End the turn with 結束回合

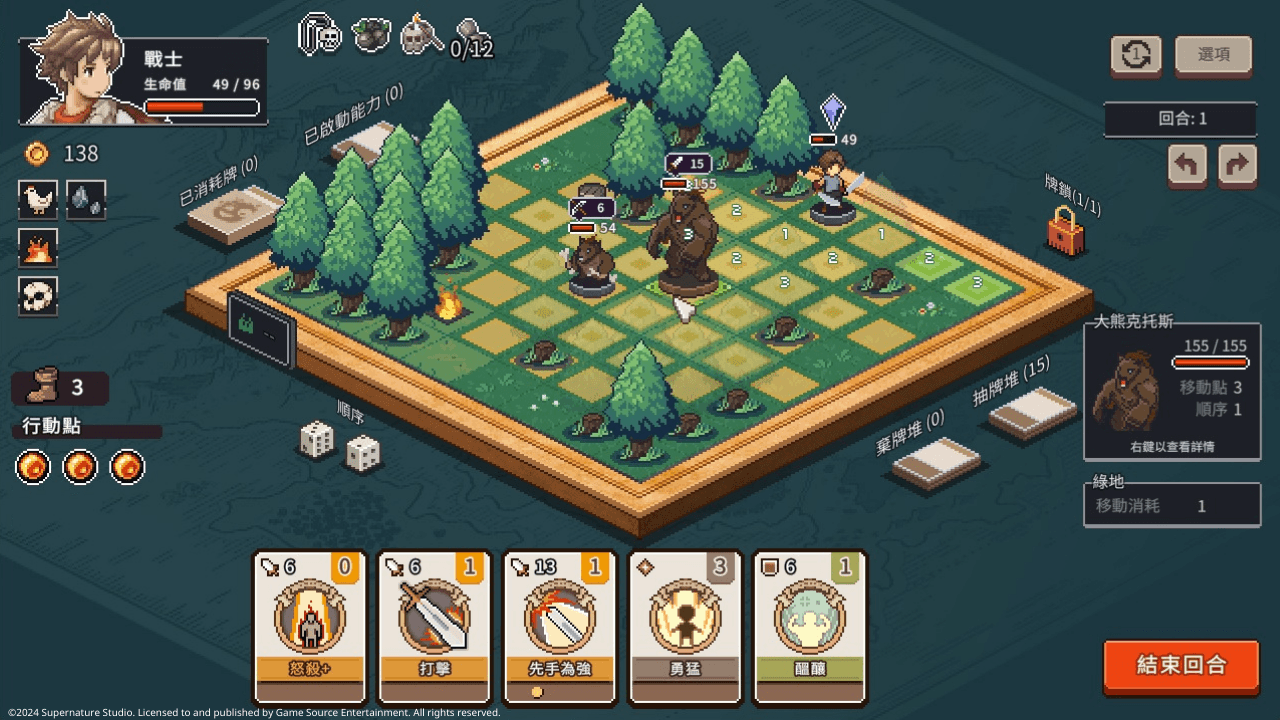(1181, 666)
